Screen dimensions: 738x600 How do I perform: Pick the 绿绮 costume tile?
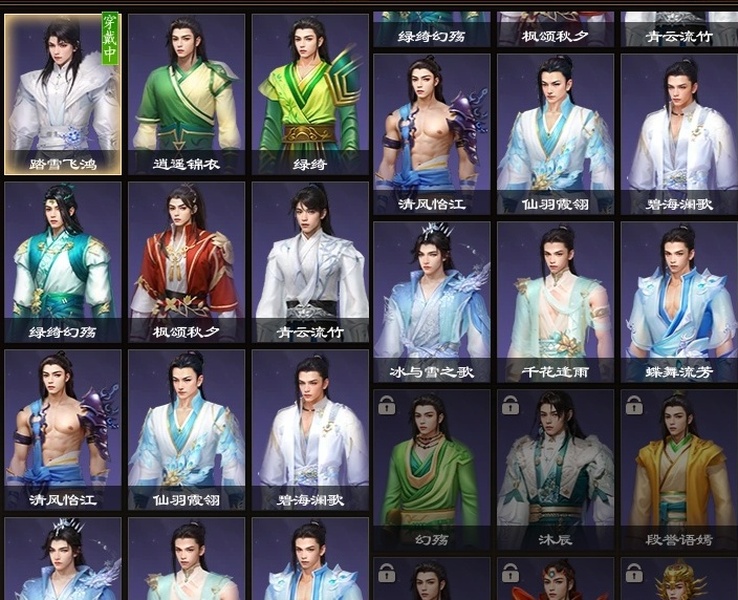pyautogui.click(x=310, y=93)
